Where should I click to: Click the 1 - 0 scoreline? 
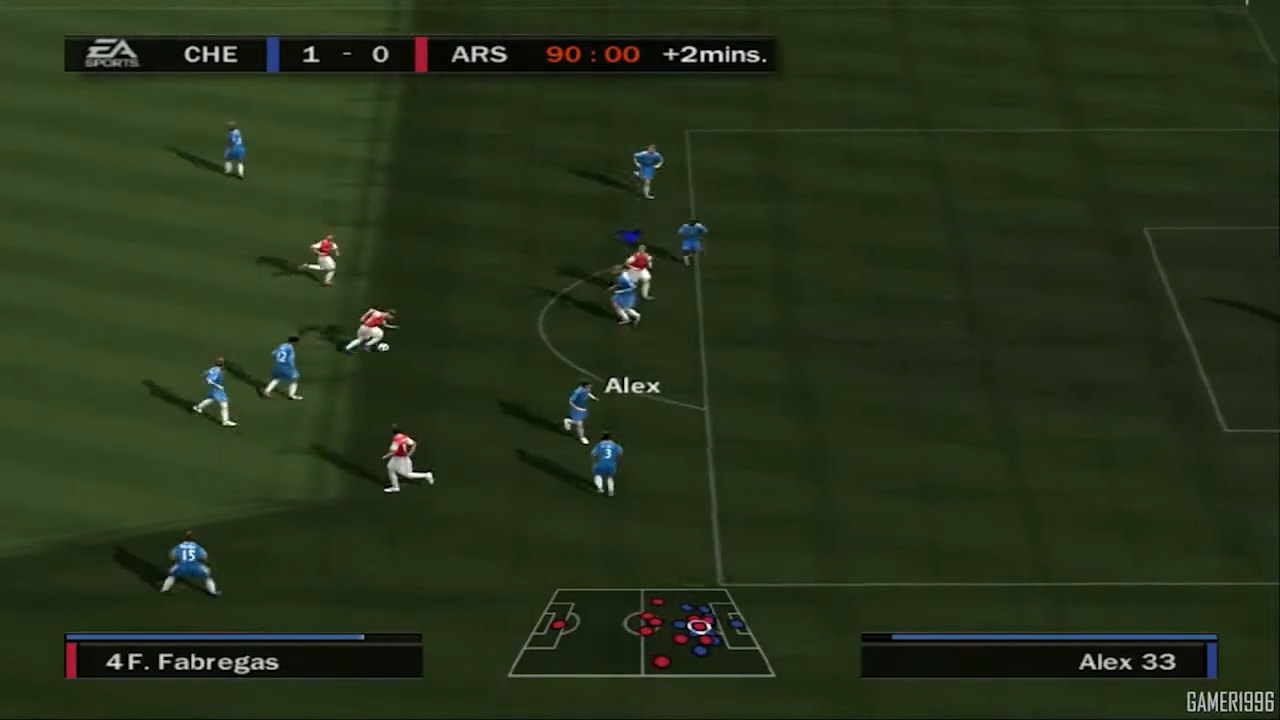tap(345, 54)
